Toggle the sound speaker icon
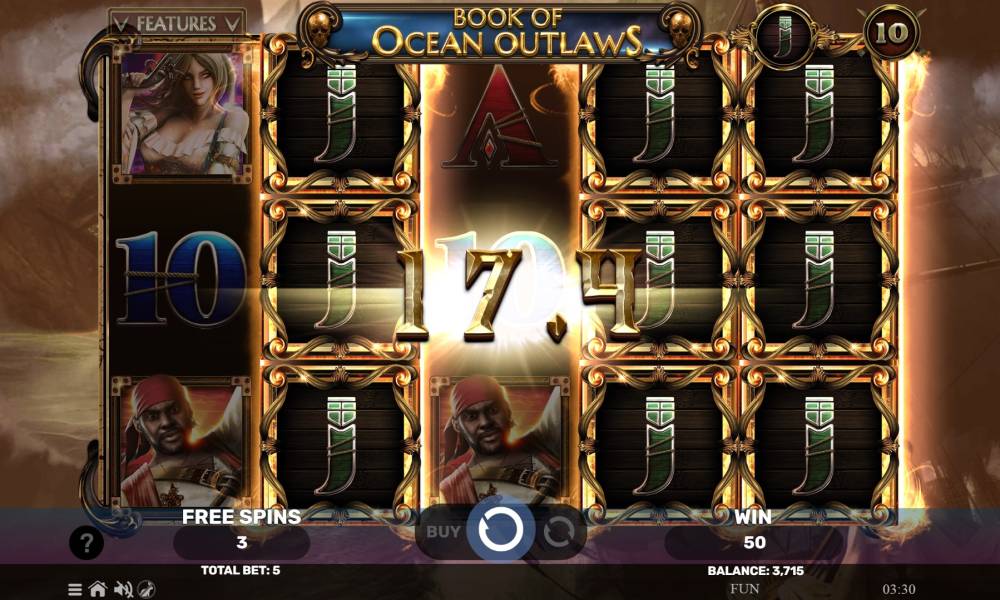The width and height of the screenshot is (1000, 600). (x=123, y=589)
